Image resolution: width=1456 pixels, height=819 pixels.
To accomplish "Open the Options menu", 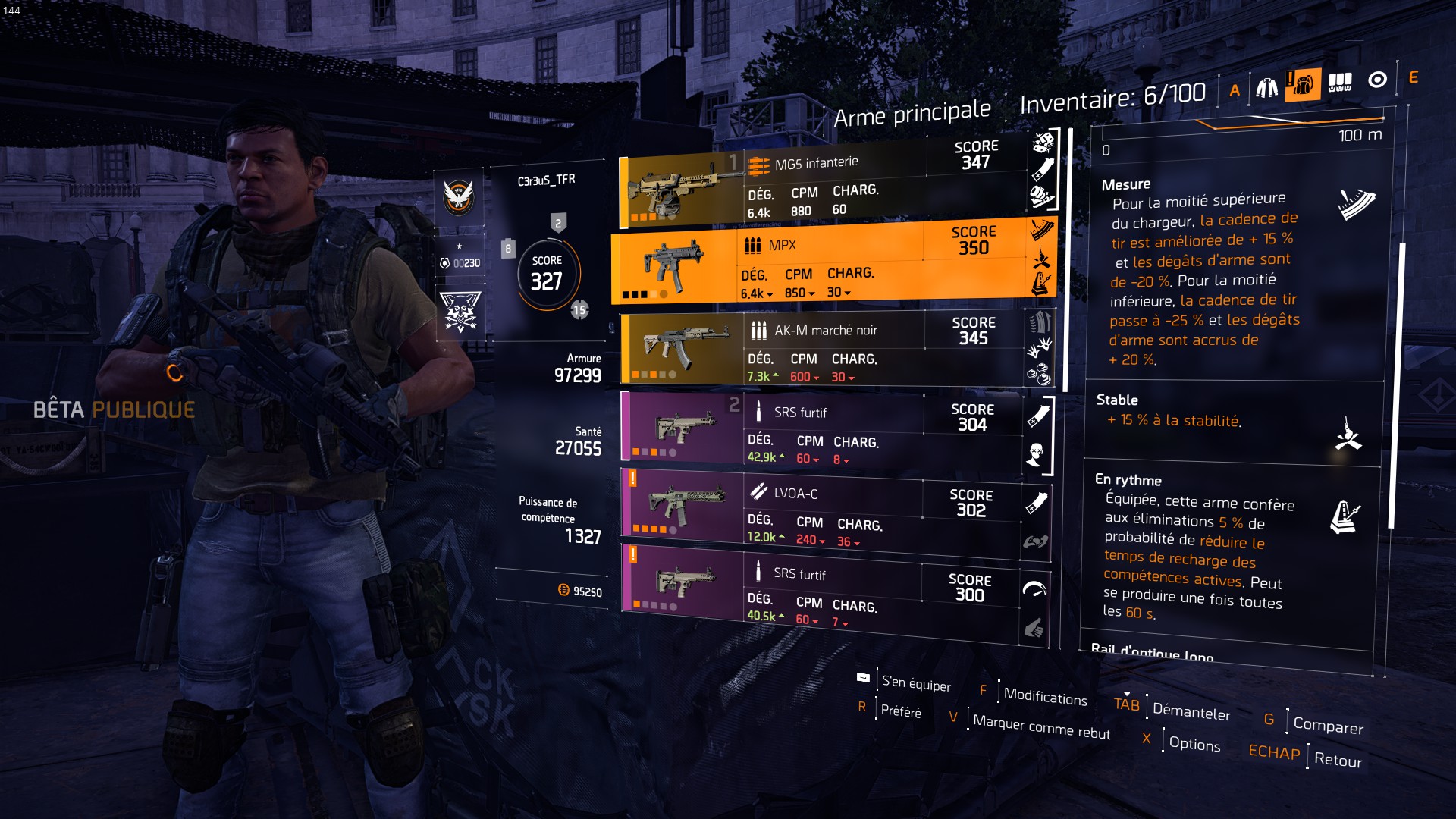I will (1194, 744).
